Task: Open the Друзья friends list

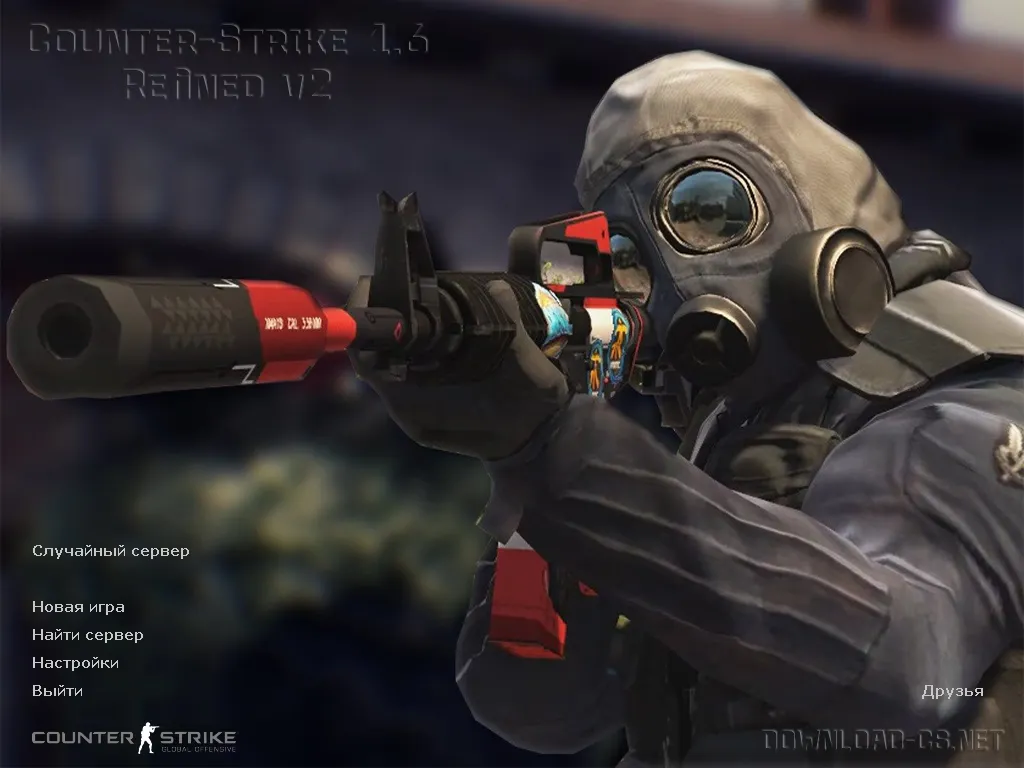Action: pos(952,691)
